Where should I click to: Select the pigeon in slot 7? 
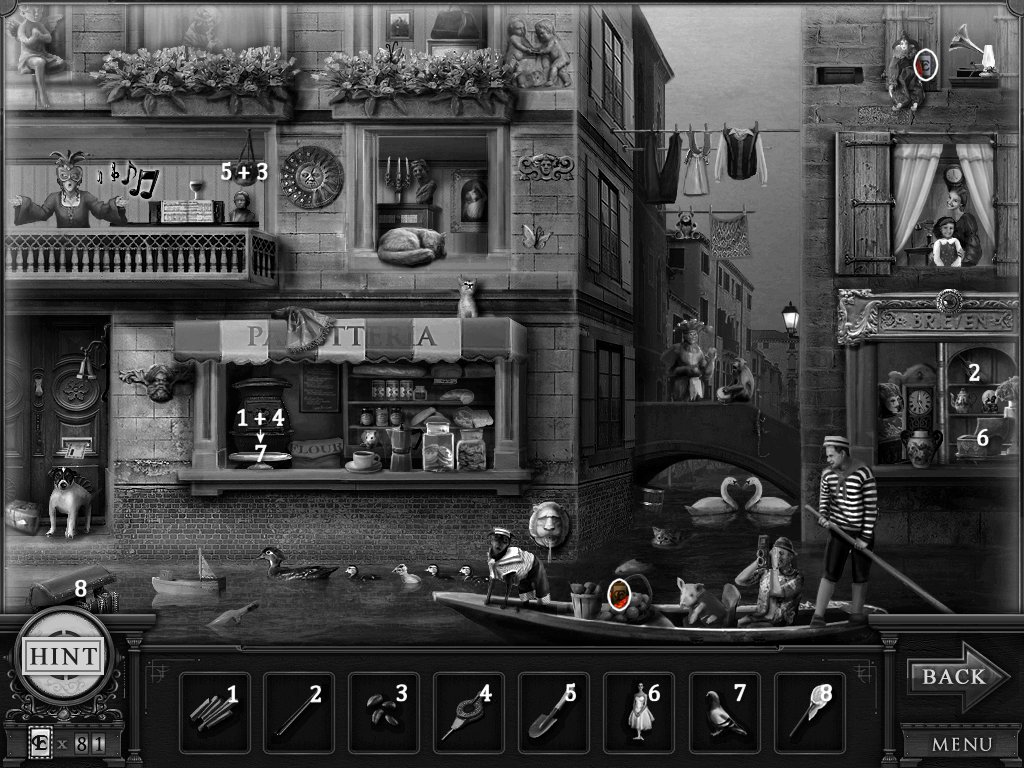click(723, 713)
